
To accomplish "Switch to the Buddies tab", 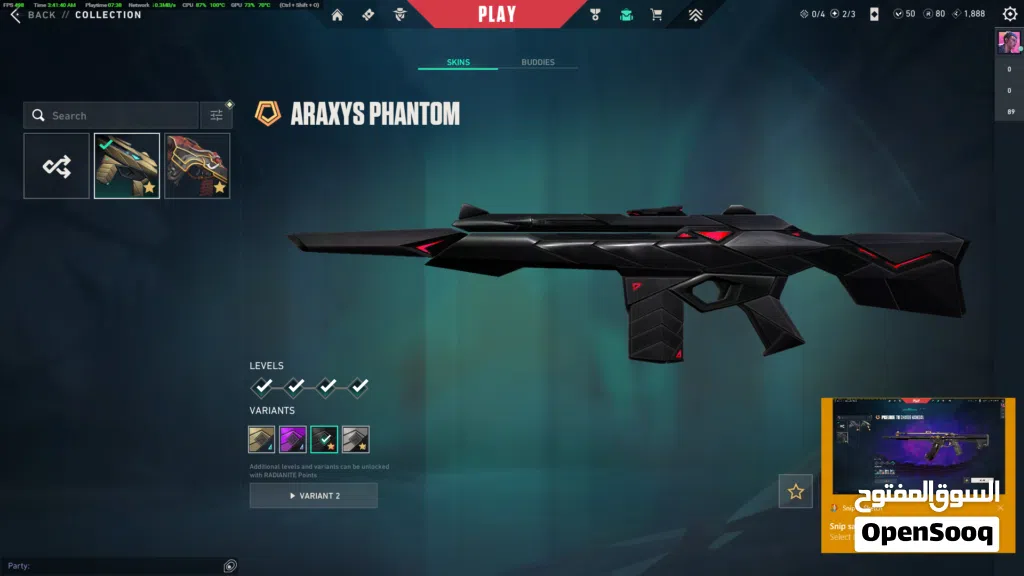I will 538,62.
